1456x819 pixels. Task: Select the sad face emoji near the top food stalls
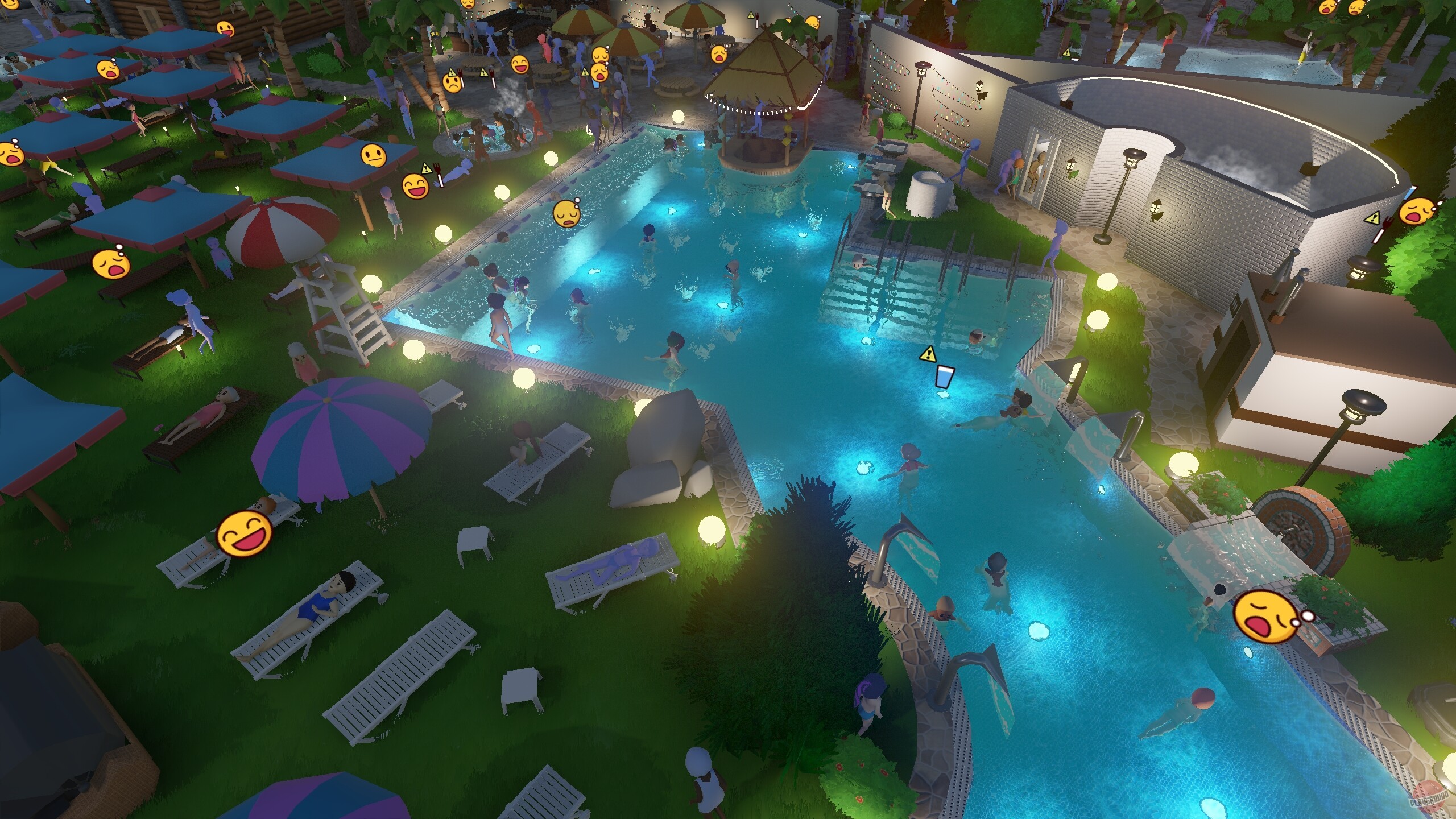point(452,82)
